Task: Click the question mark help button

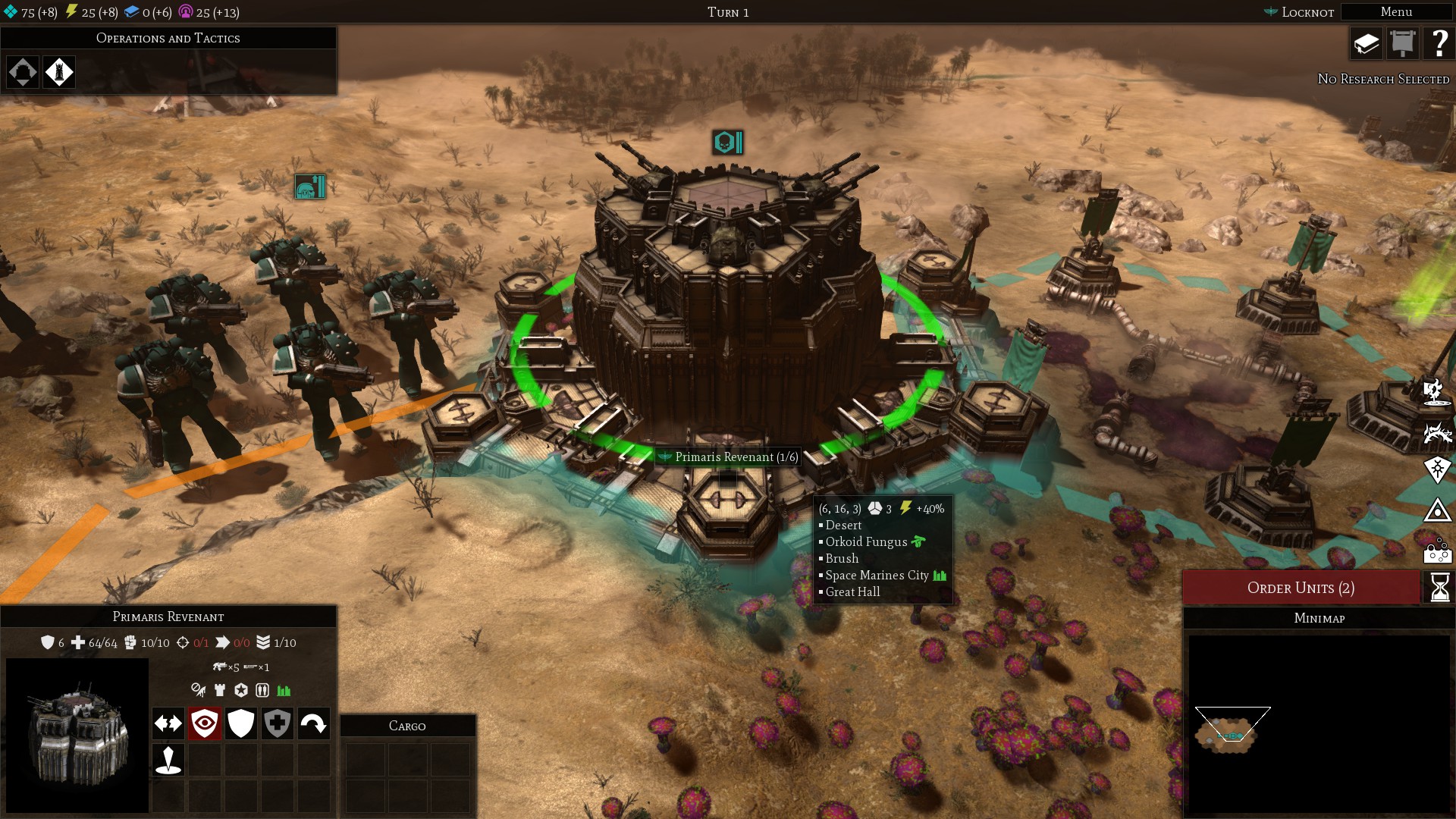Action: coord(1439,44)
